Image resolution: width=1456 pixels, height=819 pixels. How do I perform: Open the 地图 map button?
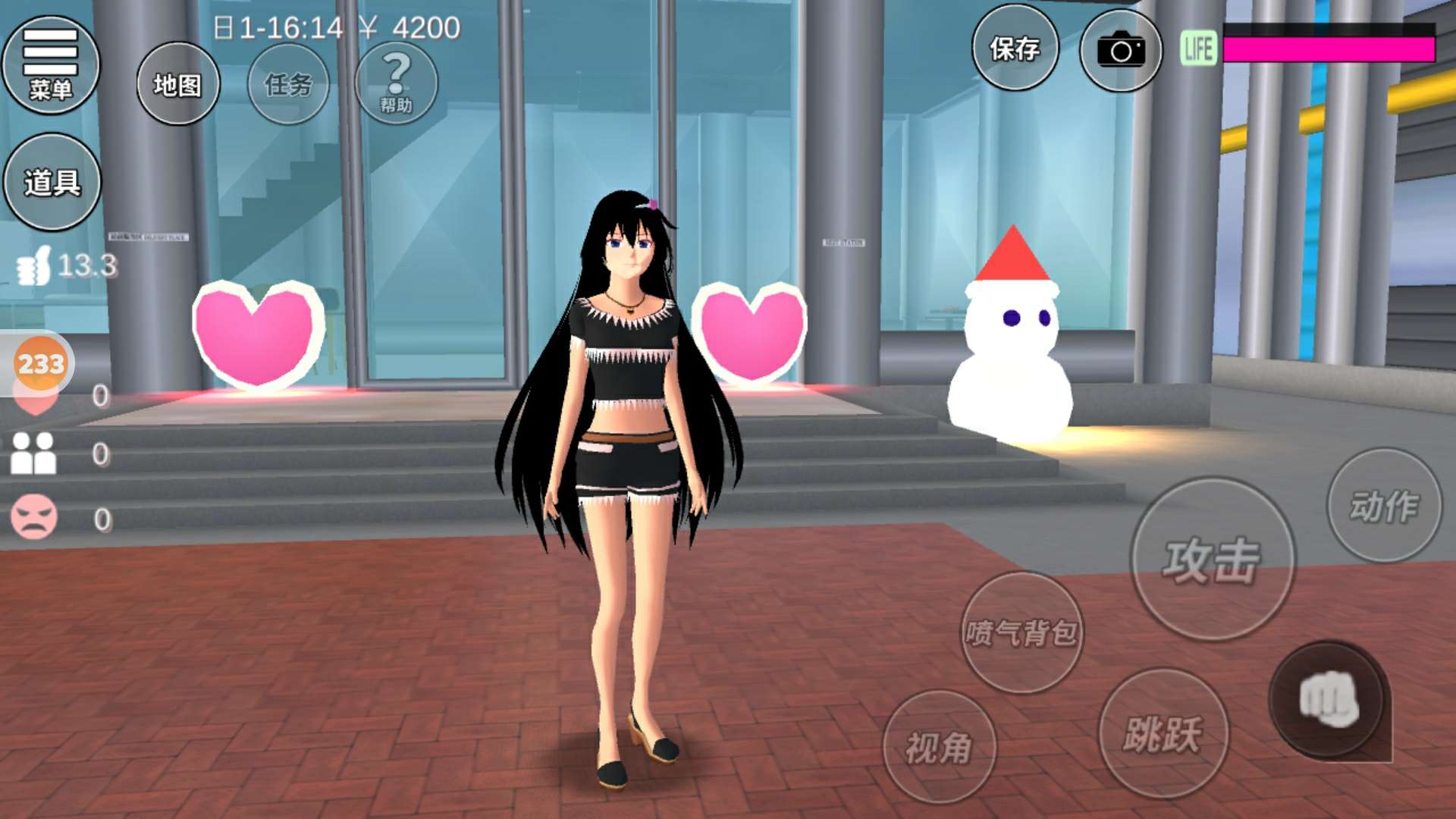coord(178,84)
